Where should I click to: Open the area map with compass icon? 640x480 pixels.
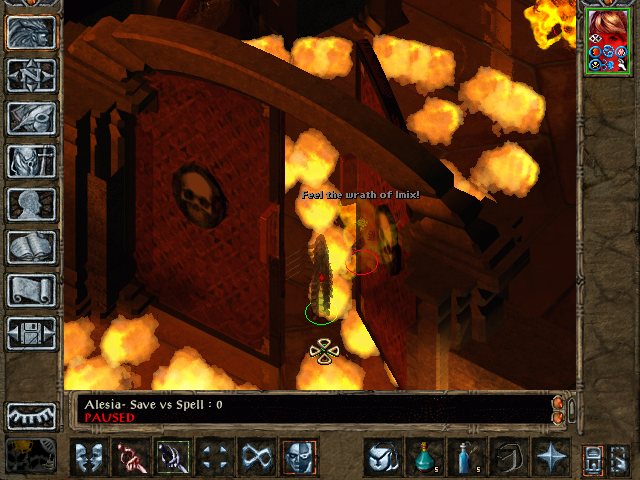tap(31, 75)
